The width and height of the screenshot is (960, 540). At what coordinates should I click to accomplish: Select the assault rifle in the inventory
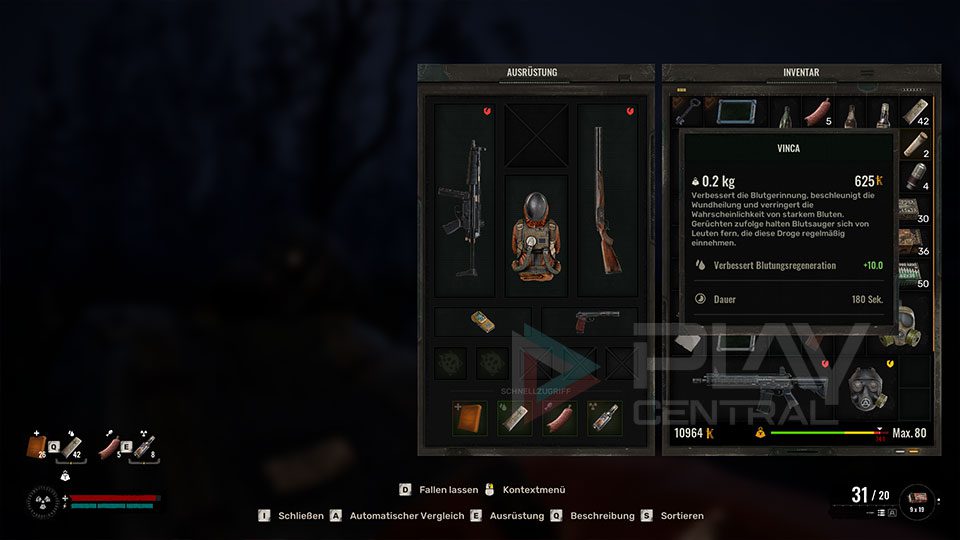click(x=758, y=386)
